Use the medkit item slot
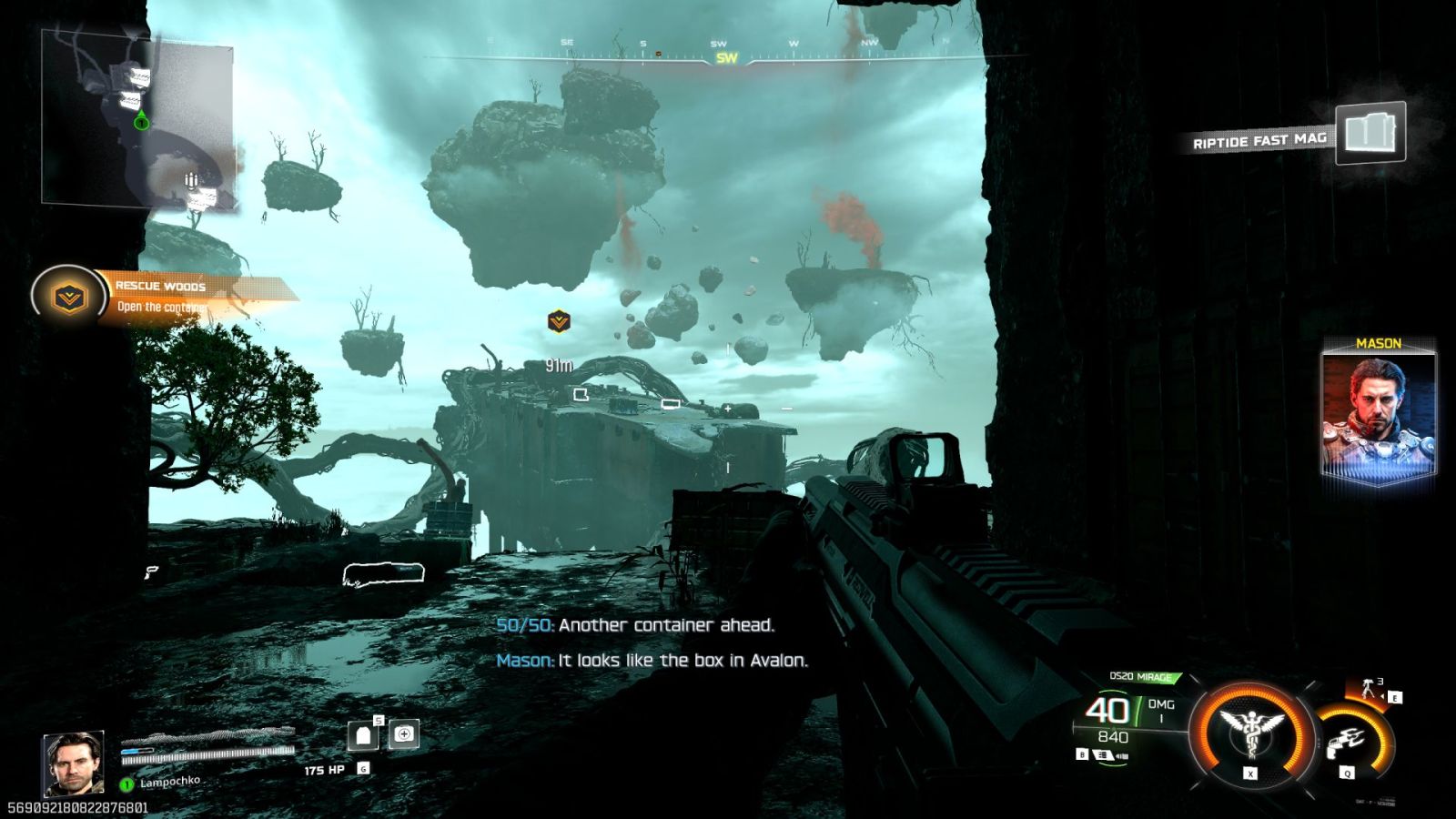 [x=403, y=733]
